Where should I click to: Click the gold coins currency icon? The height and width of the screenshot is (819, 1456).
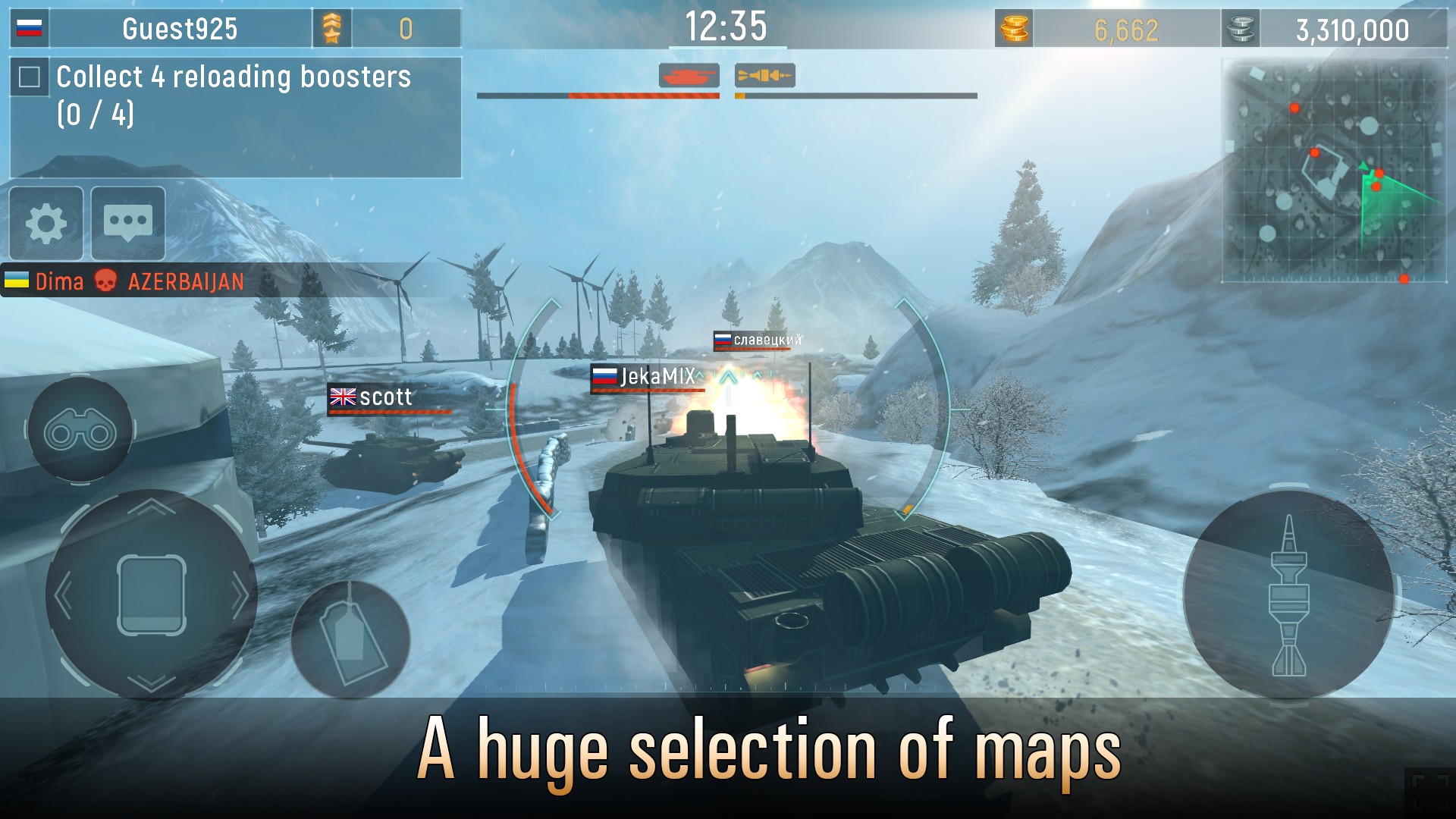pyautogui.click(x=1014, y=30)
